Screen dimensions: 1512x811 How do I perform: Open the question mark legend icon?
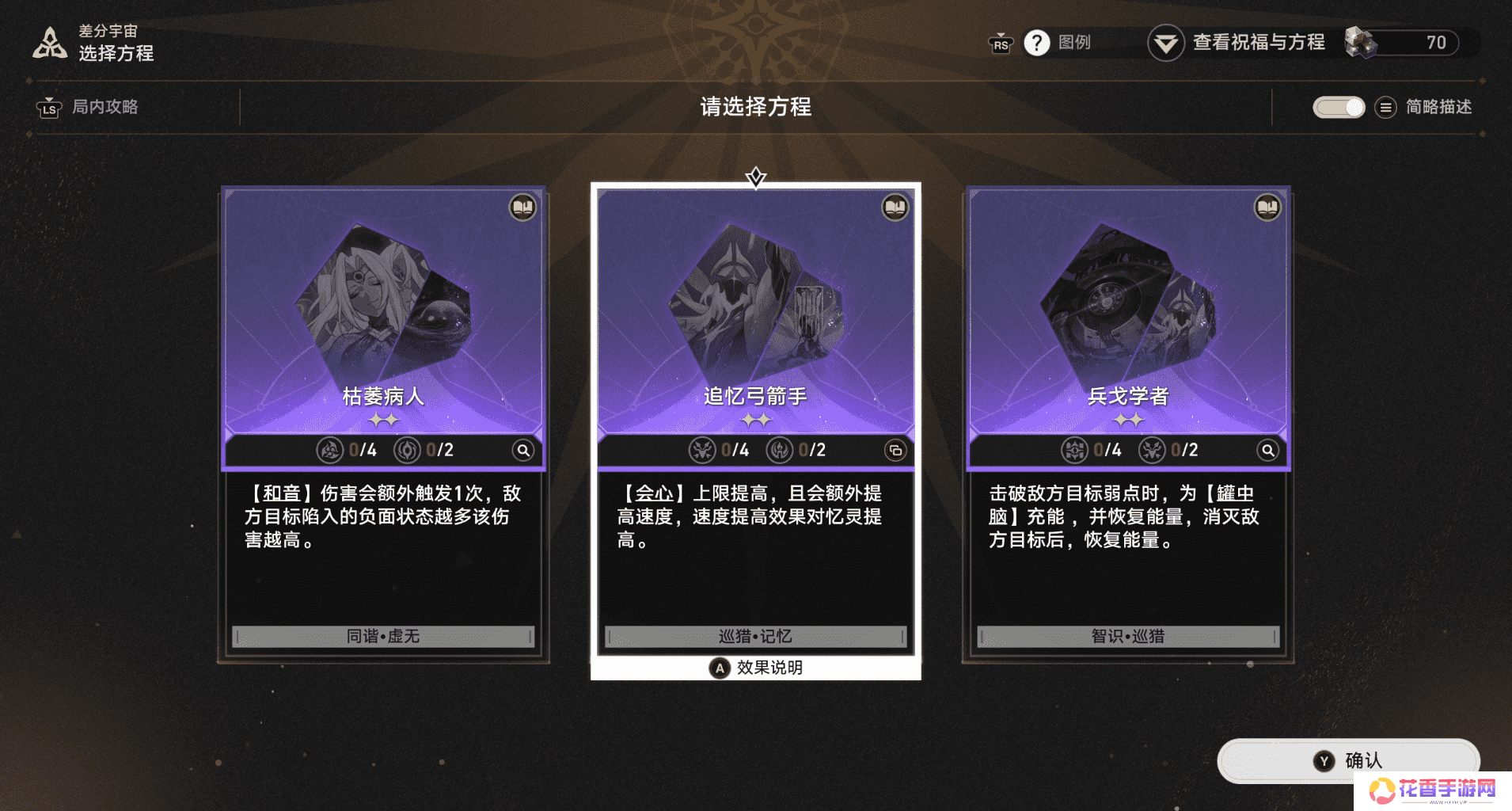(1038, 43)
